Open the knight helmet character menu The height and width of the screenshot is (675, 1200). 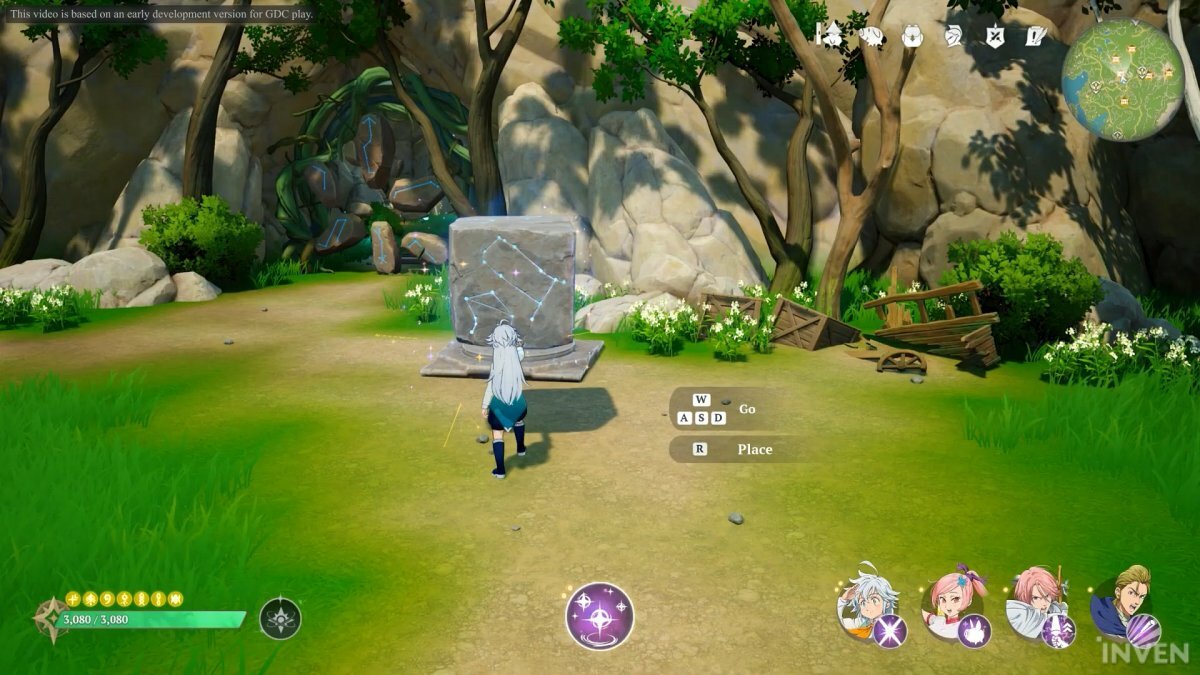pos(953,36)
